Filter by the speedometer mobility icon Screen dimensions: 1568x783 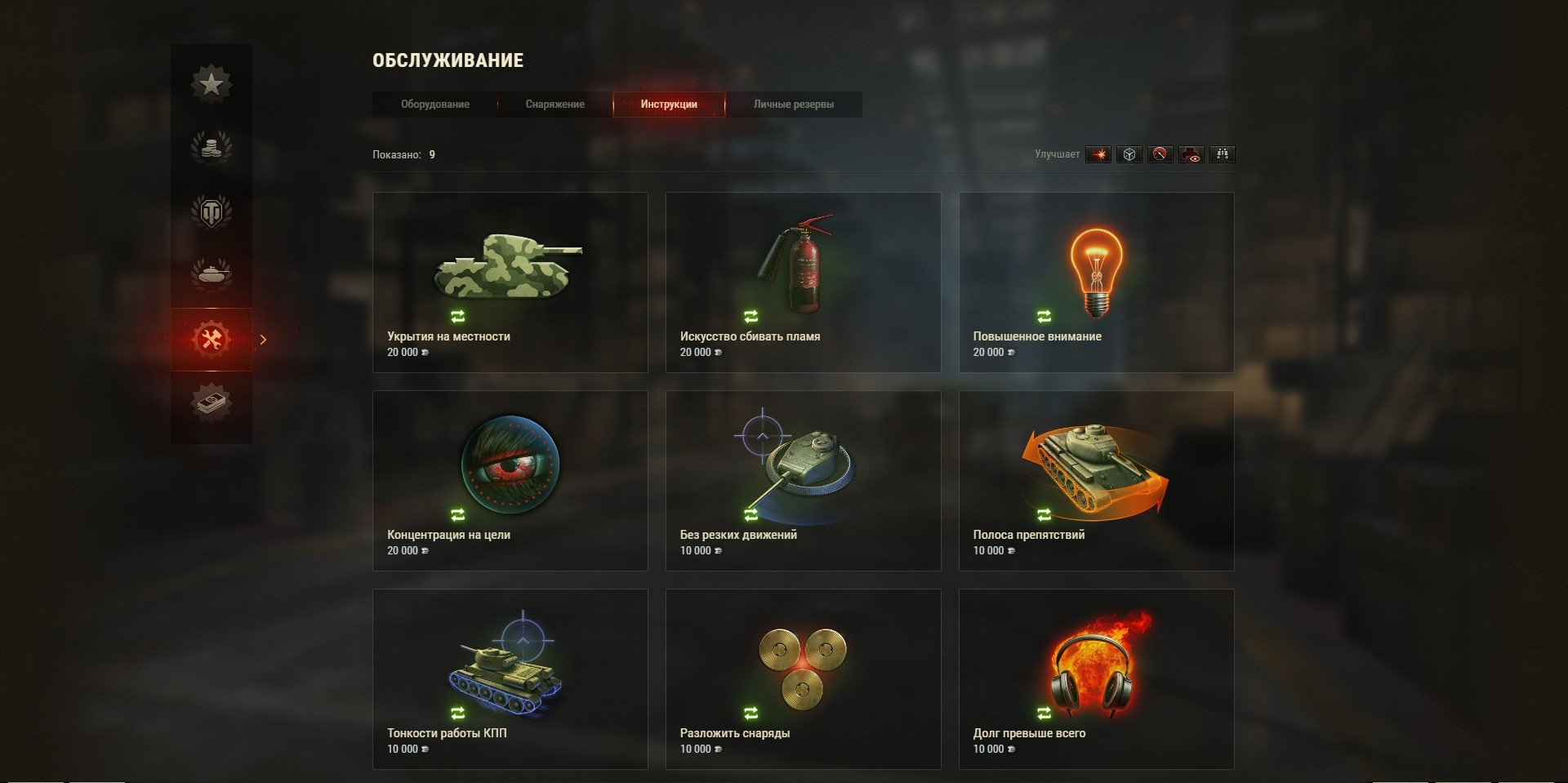(x=1160, y=154)
